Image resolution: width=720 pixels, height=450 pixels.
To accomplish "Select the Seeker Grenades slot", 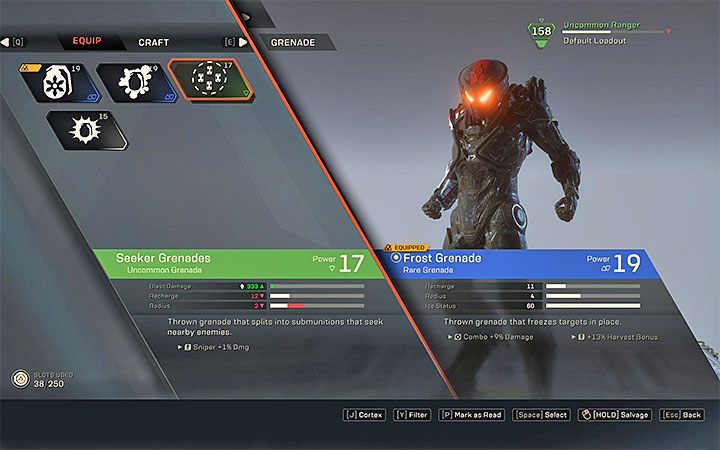I will point(209,81).
